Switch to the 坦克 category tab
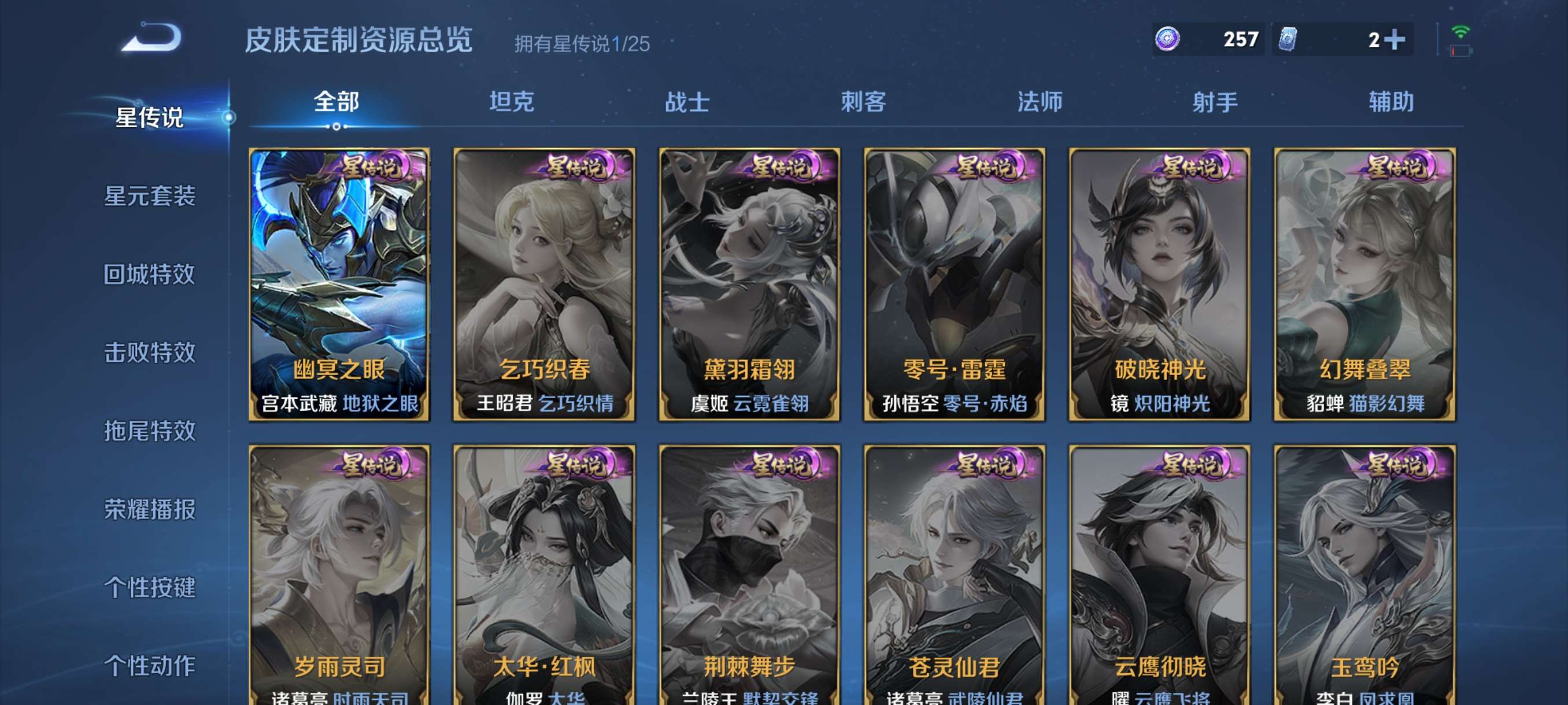Screen dimensions: 1568x705 [511, 103]
